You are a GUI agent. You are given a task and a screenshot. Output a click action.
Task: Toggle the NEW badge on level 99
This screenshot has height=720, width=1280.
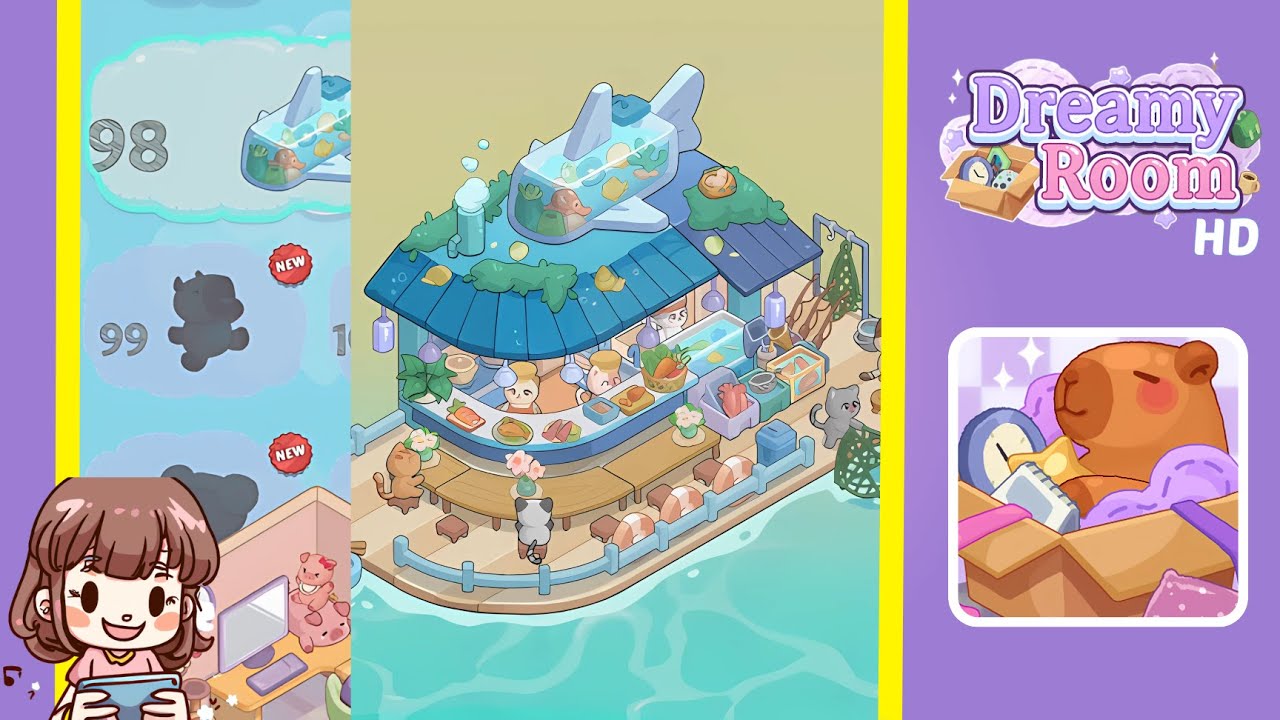290,263
